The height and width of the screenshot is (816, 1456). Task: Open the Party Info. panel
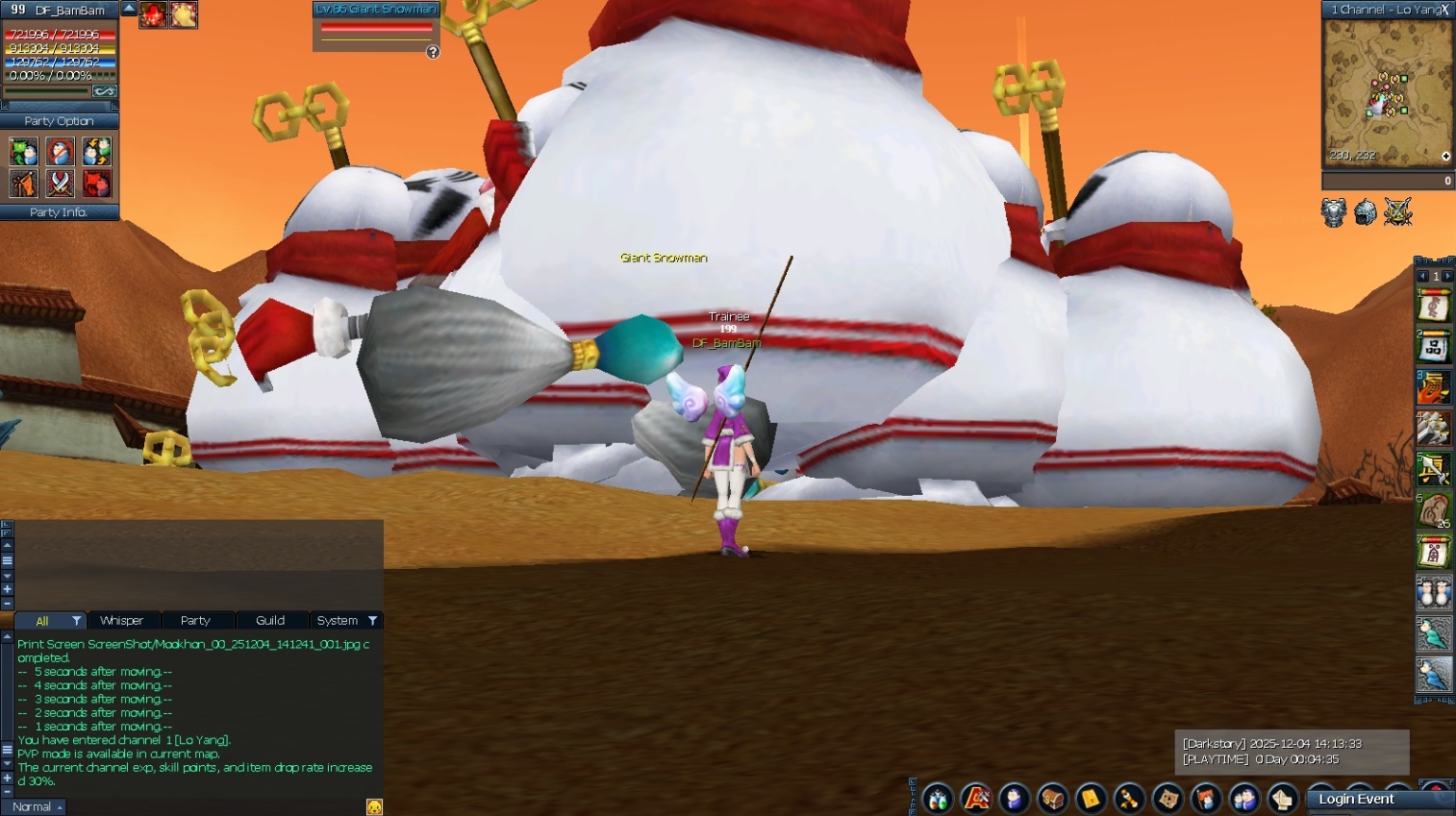tap(59, 212)
